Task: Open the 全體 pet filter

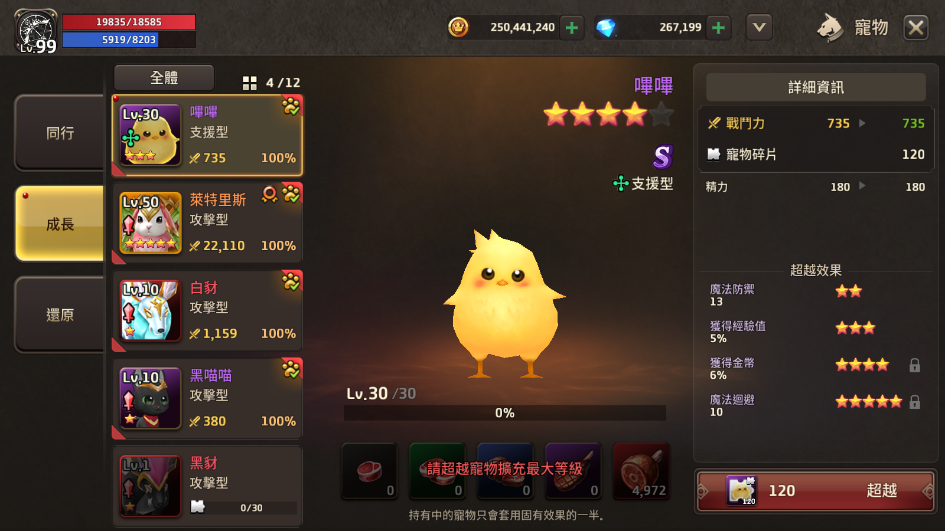Action: point(164,77)
